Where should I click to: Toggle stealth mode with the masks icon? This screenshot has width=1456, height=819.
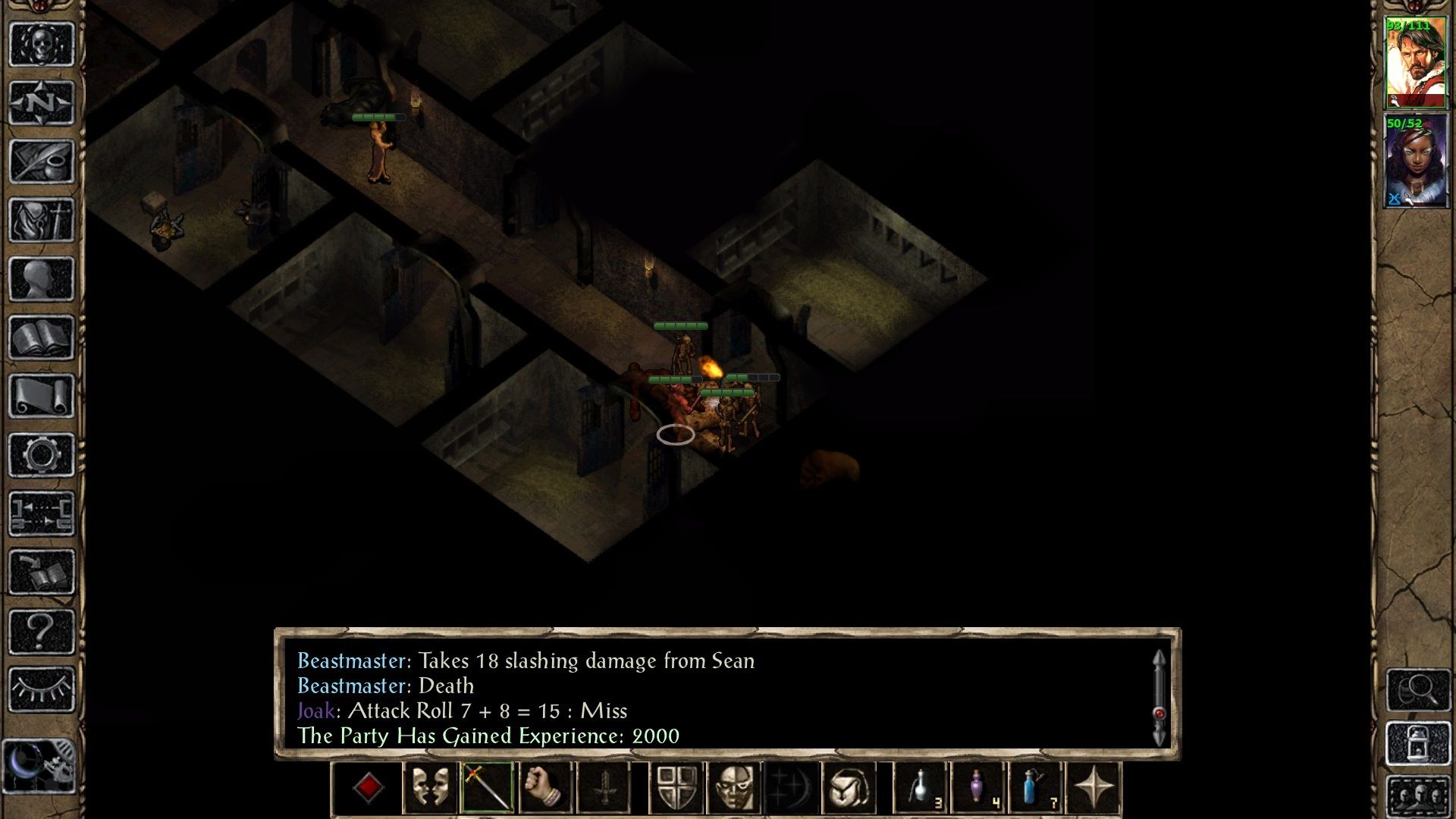(430, 787)
